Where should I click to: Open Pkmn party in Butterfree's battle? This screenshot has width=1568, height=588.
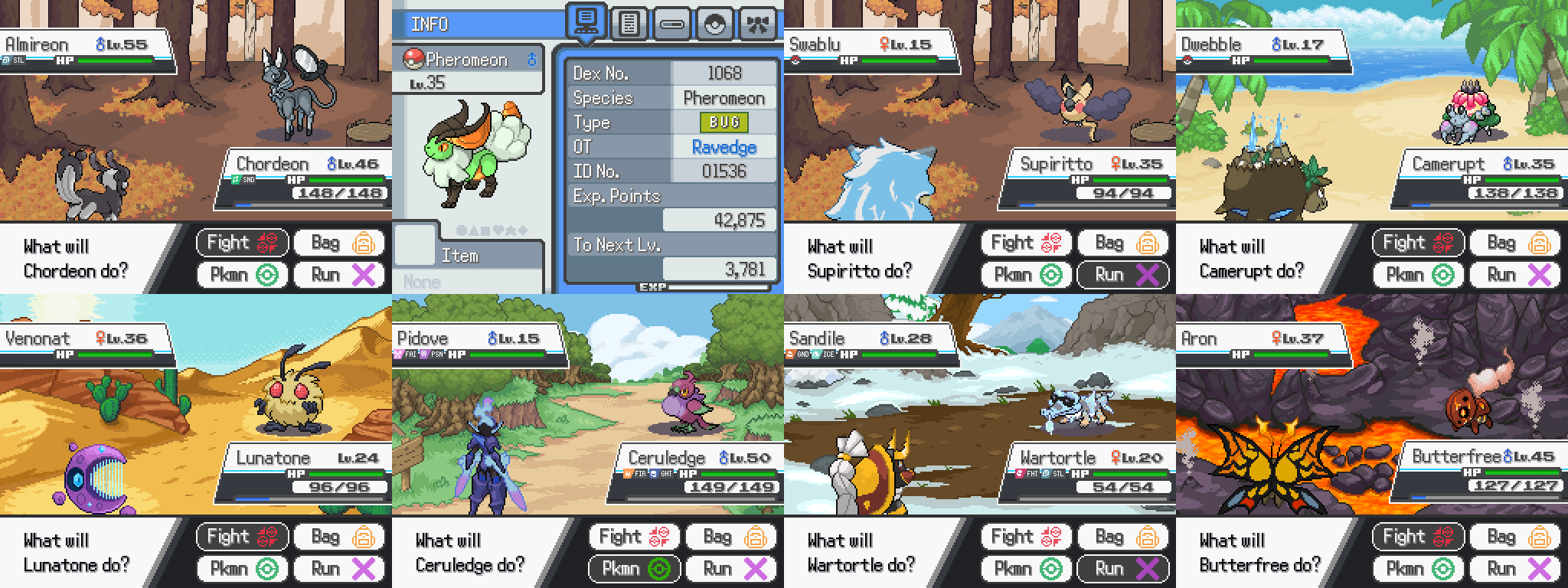pyautogui.click(x=1418, y=568)
